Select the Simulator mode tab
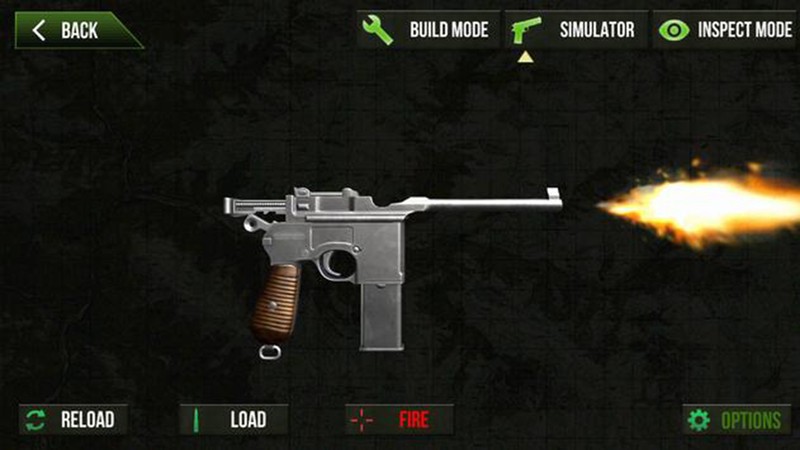Screen dimensions: 800x450 (576, 29)
